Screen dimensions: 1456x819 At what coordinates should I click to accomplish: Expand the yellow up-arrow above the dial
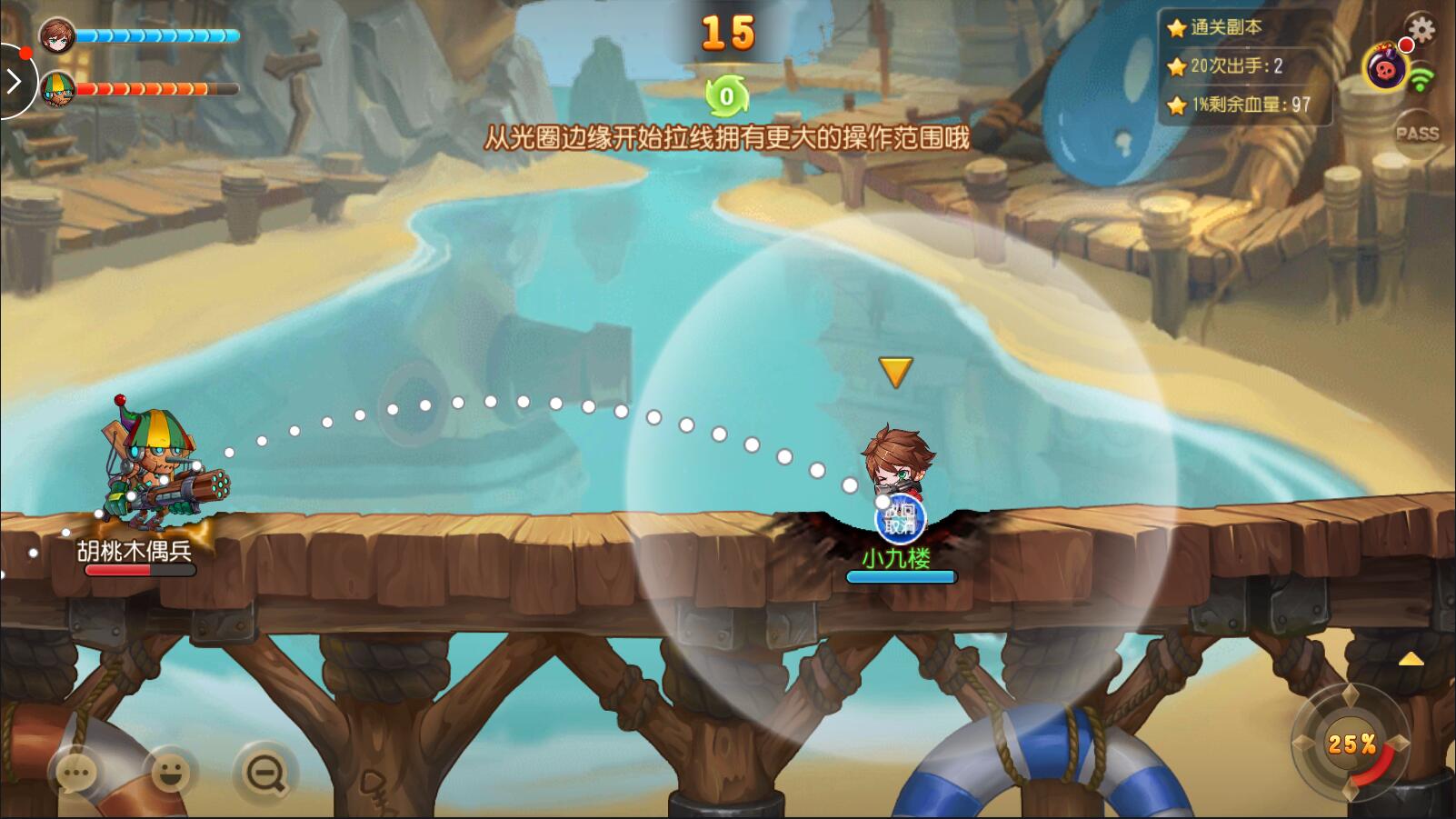pyautogui.click(x=1411, y=659)
